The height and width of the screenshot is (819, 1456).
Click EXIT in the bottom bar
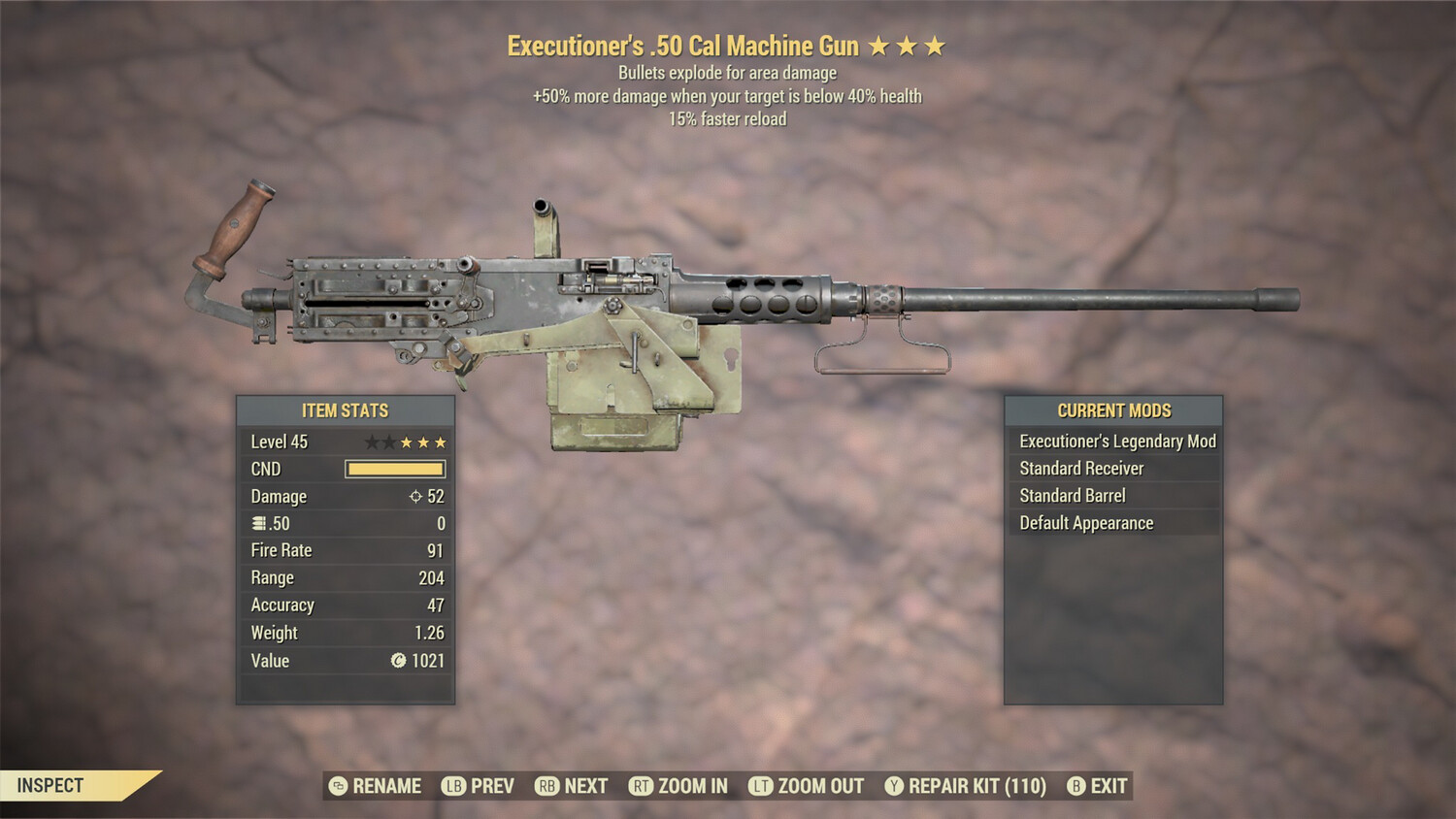pos(1108,786)
